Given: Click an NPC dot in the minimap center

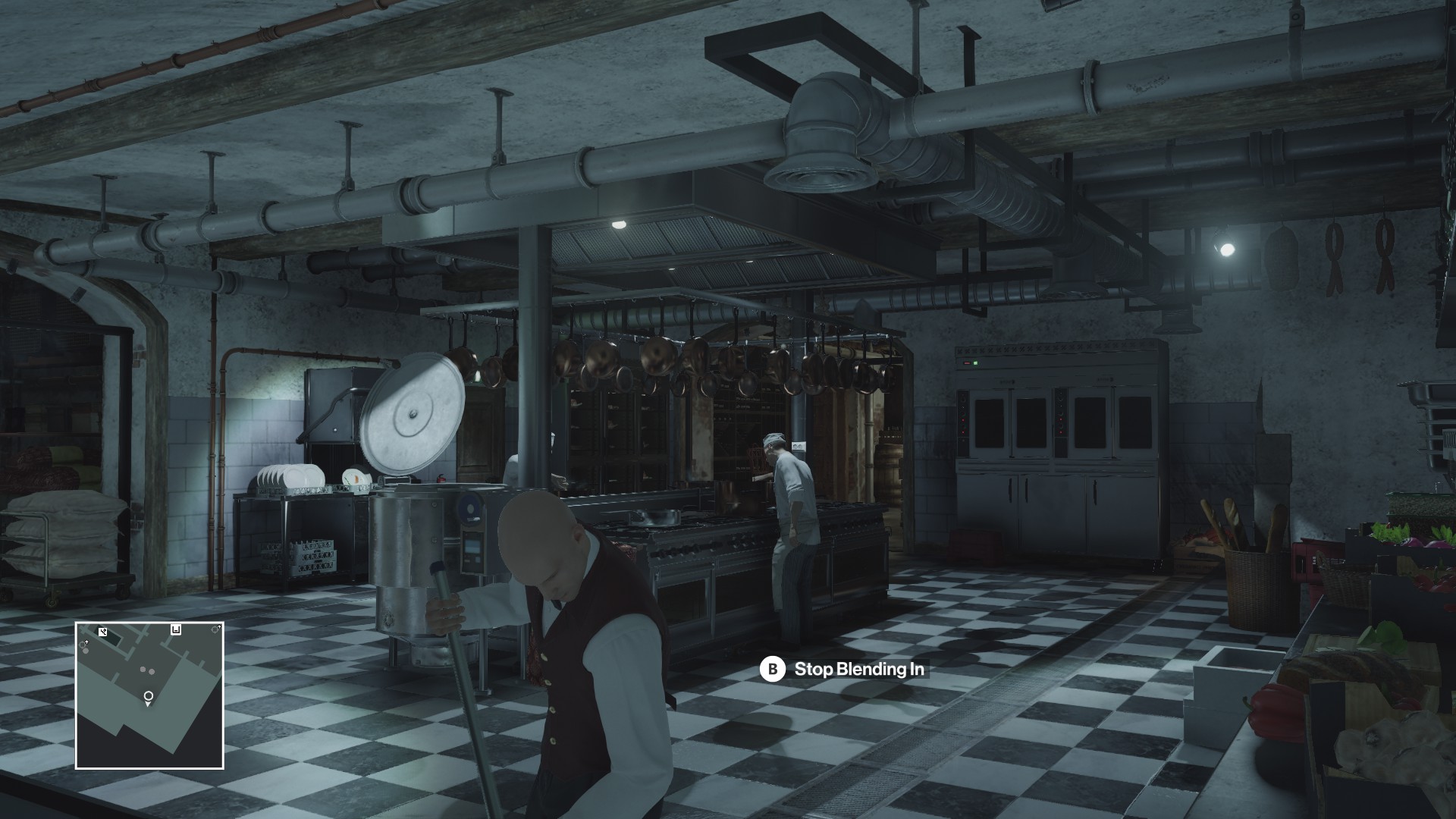Looking at the screenshot, I should [x=144, y=670].
